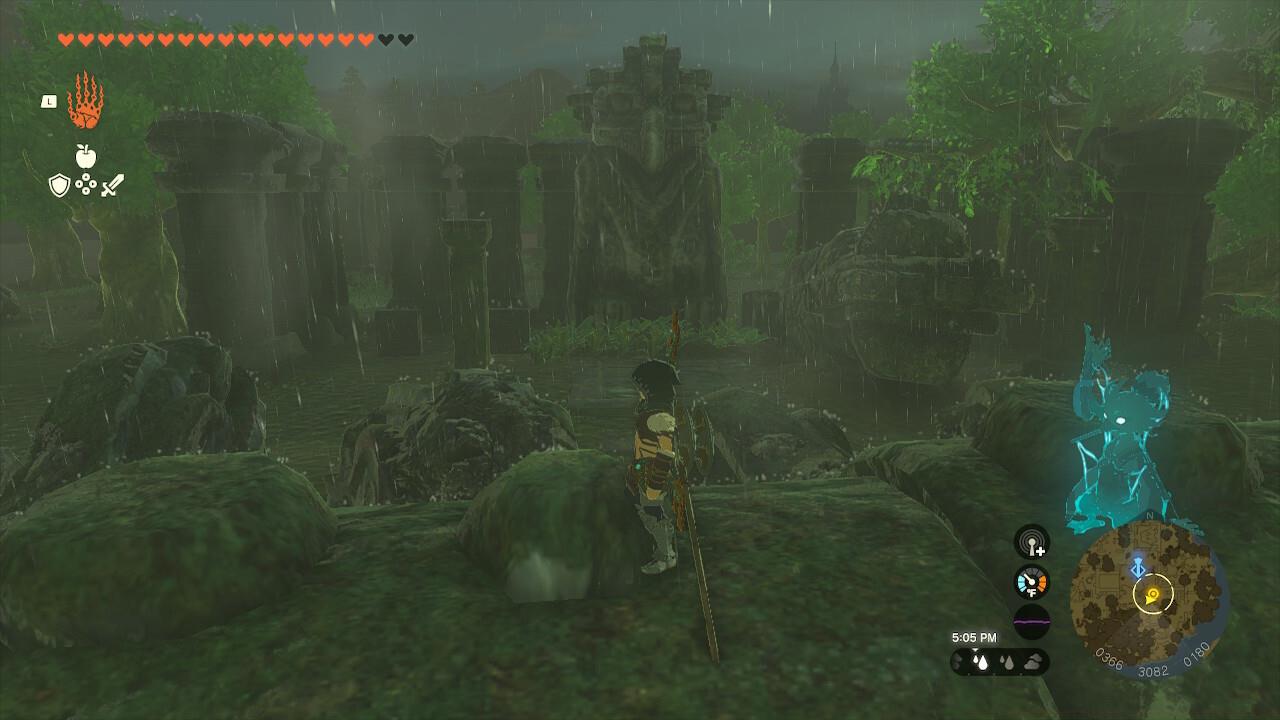Select the apple materials quick-slot icon
The height and width of the screenshot is (720, 1280).
click(x=85, y=156)
